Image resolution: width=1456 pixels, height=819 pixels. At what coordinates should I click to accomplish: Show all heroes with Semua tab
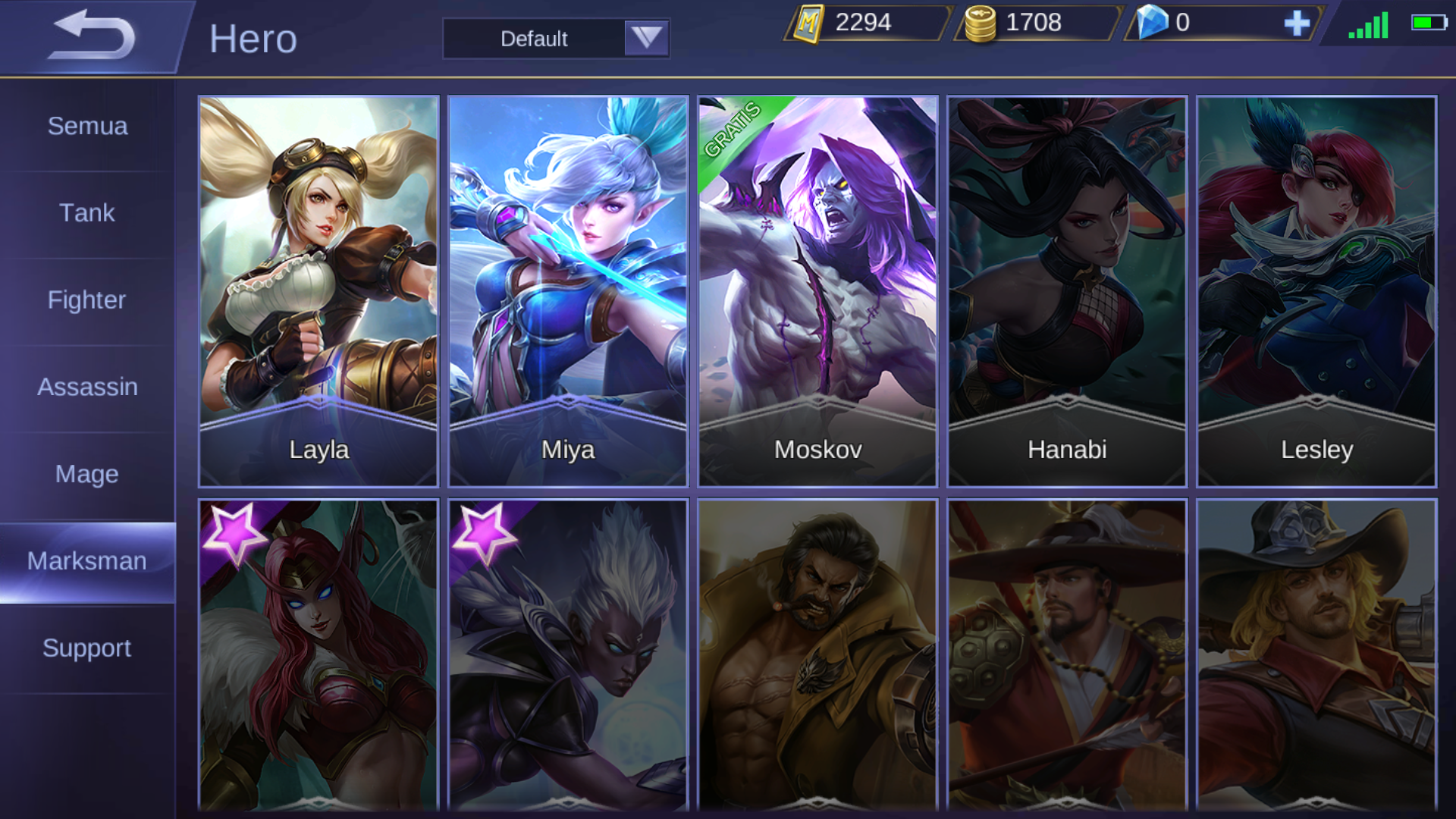87,126
